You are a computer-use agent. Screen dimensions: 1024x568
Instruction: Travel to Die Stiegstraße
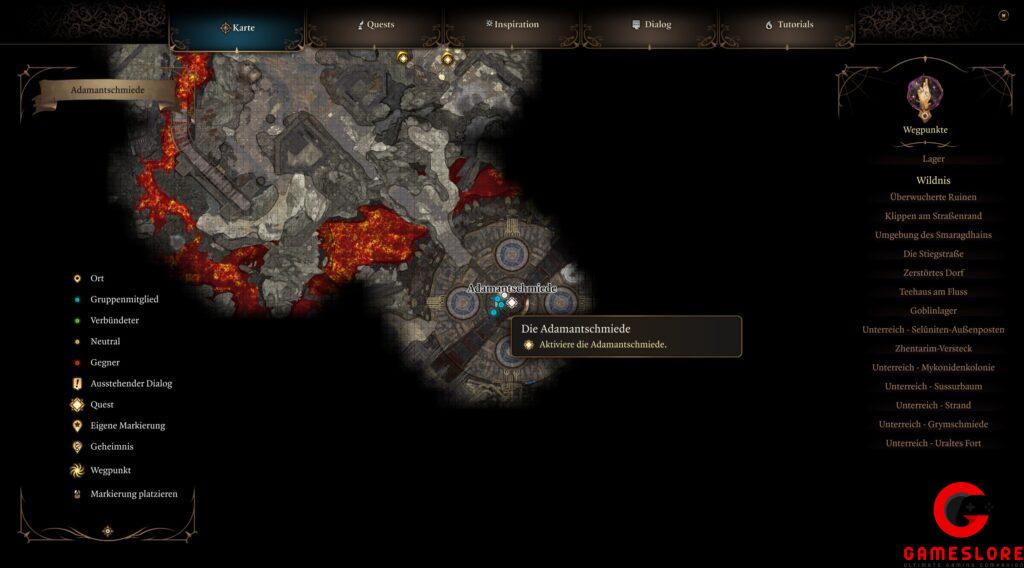(933, 254)
